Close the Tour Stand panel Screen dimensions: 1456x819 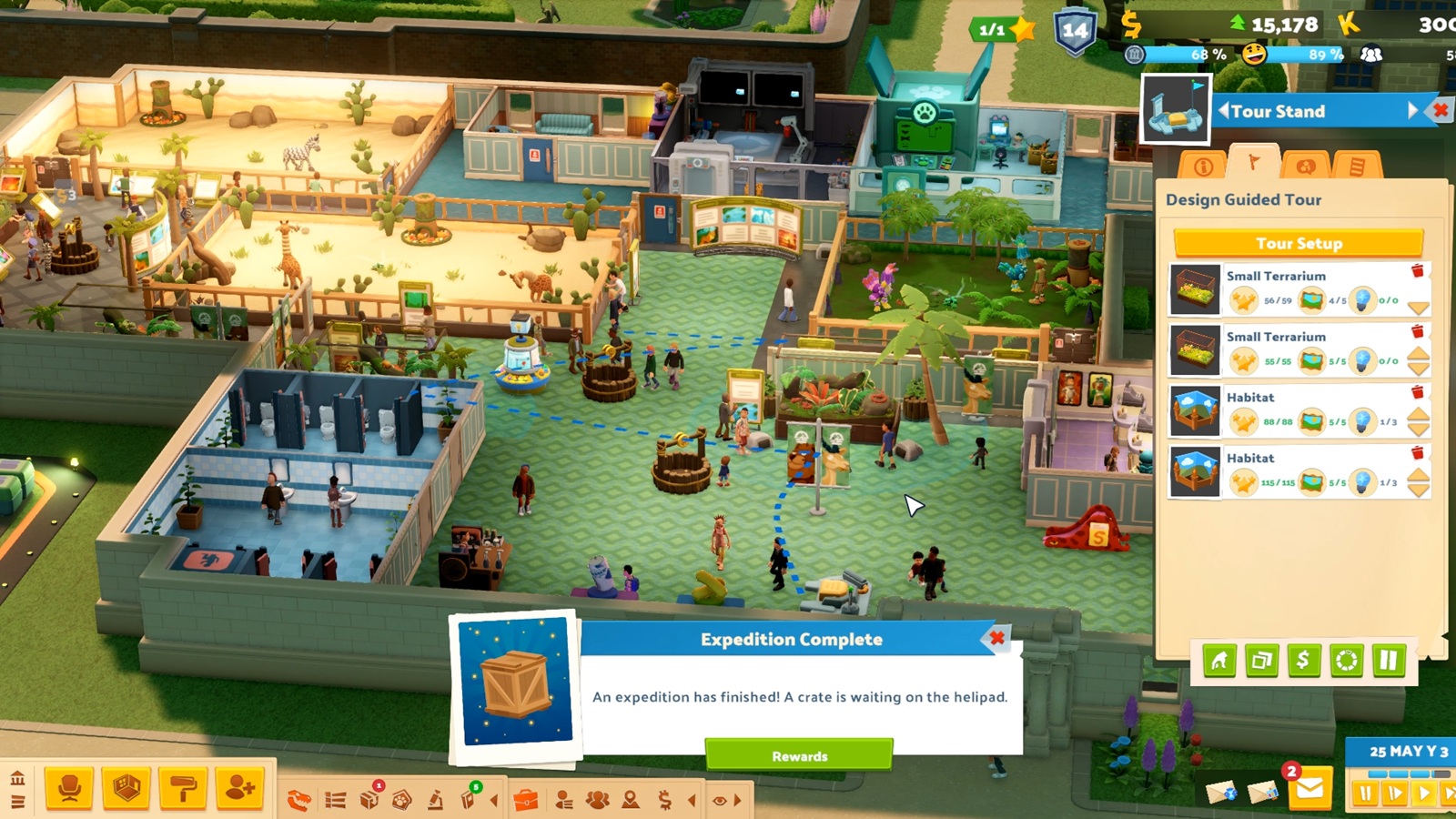[x=1441, y=111]
